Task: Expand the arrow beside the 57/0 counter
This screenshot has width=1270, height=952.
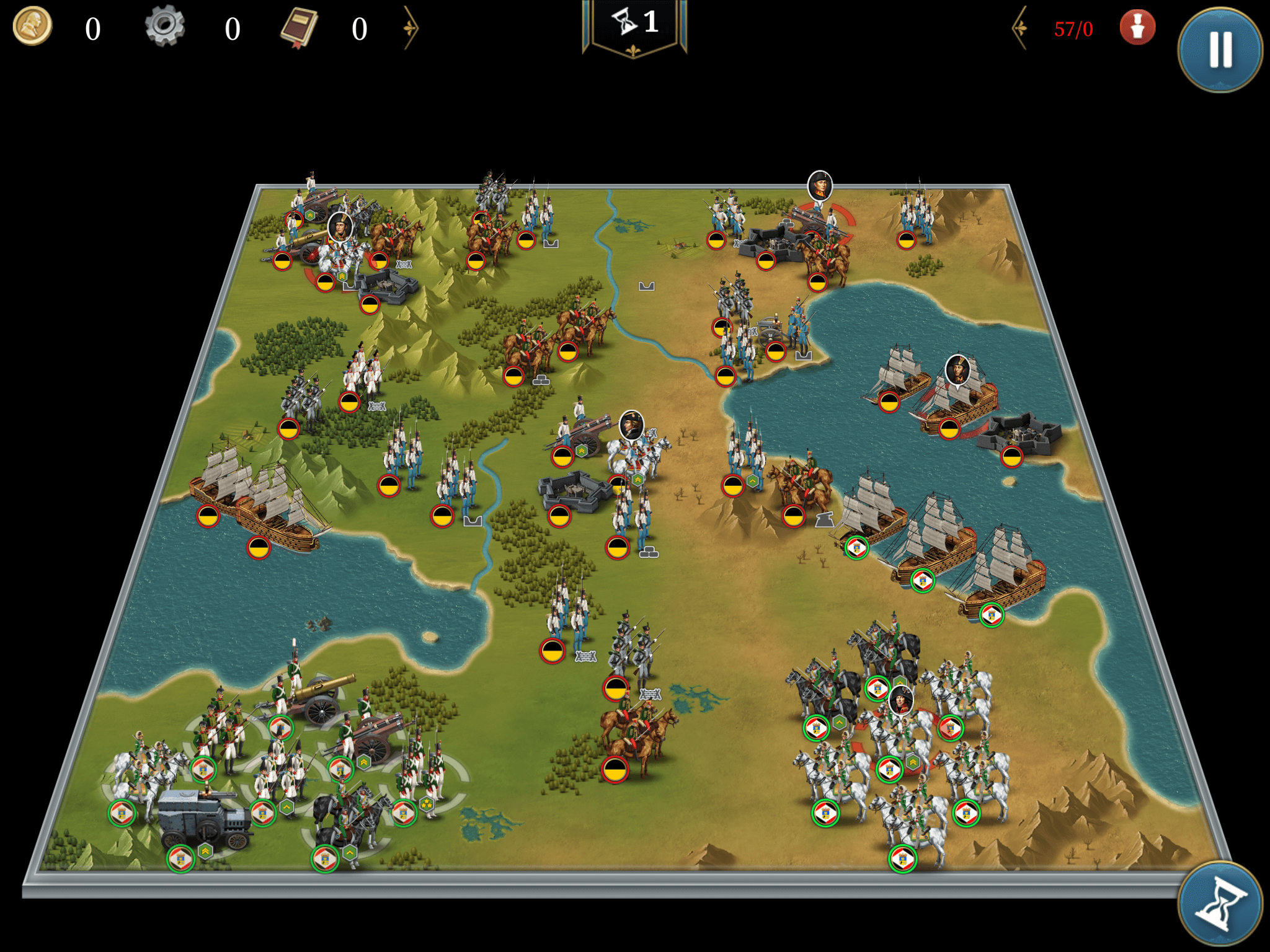Action: [x=1020, y=28]
